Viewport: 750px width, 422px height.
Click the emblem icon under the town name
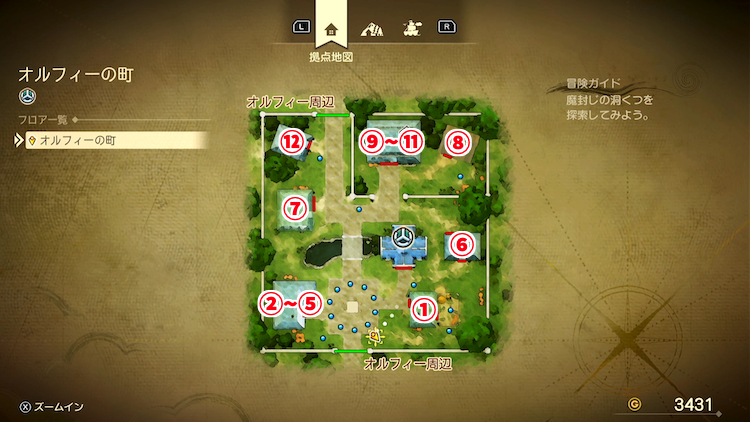28,97
